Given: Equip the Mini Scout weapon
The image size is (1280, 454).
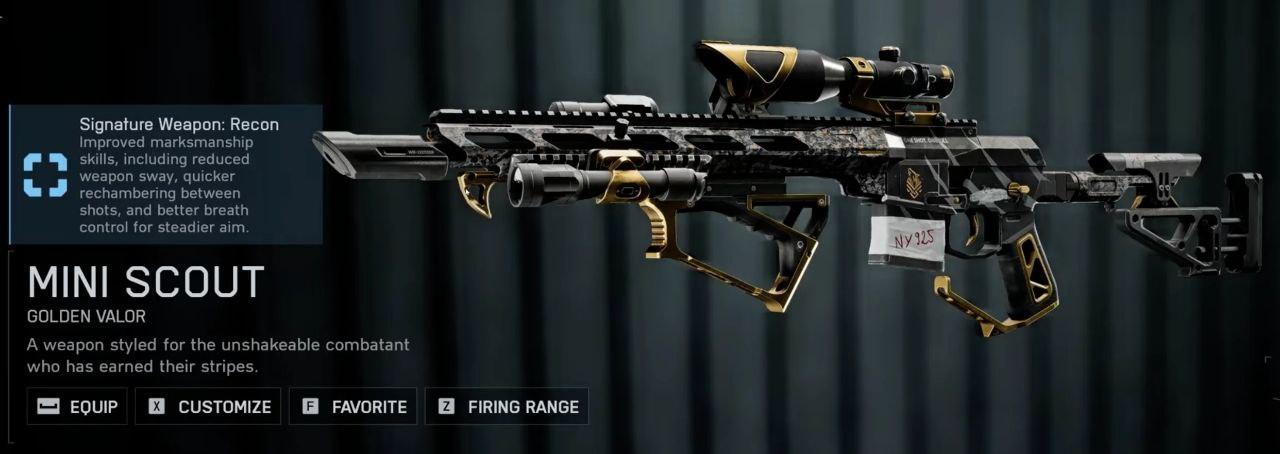Looking at the screenshot, I should pos(78,407).
